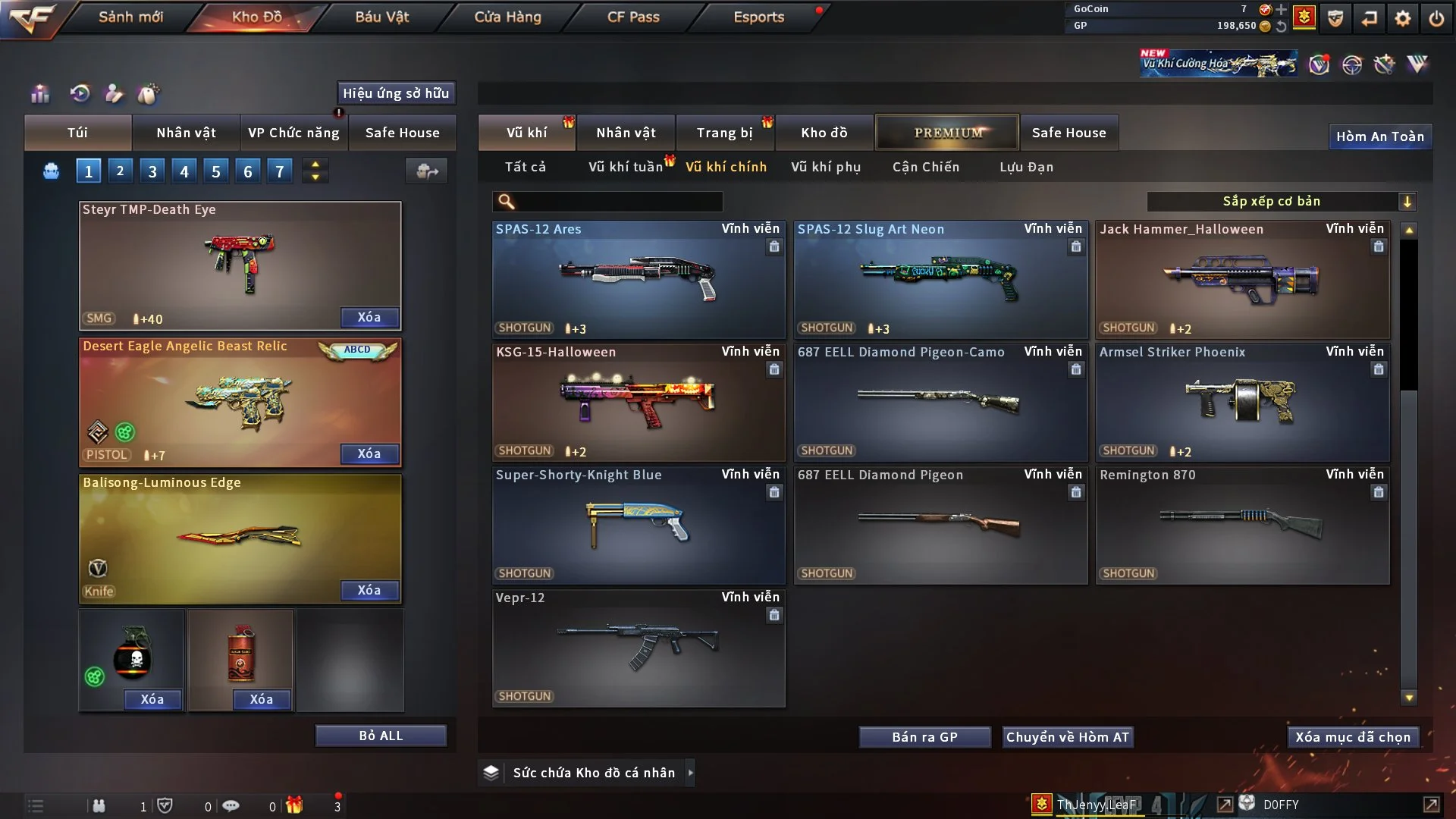Switch to the Nhân vật tab beside Túi
Viewport: 1456px width, 819px height.
tap(186, 133)
